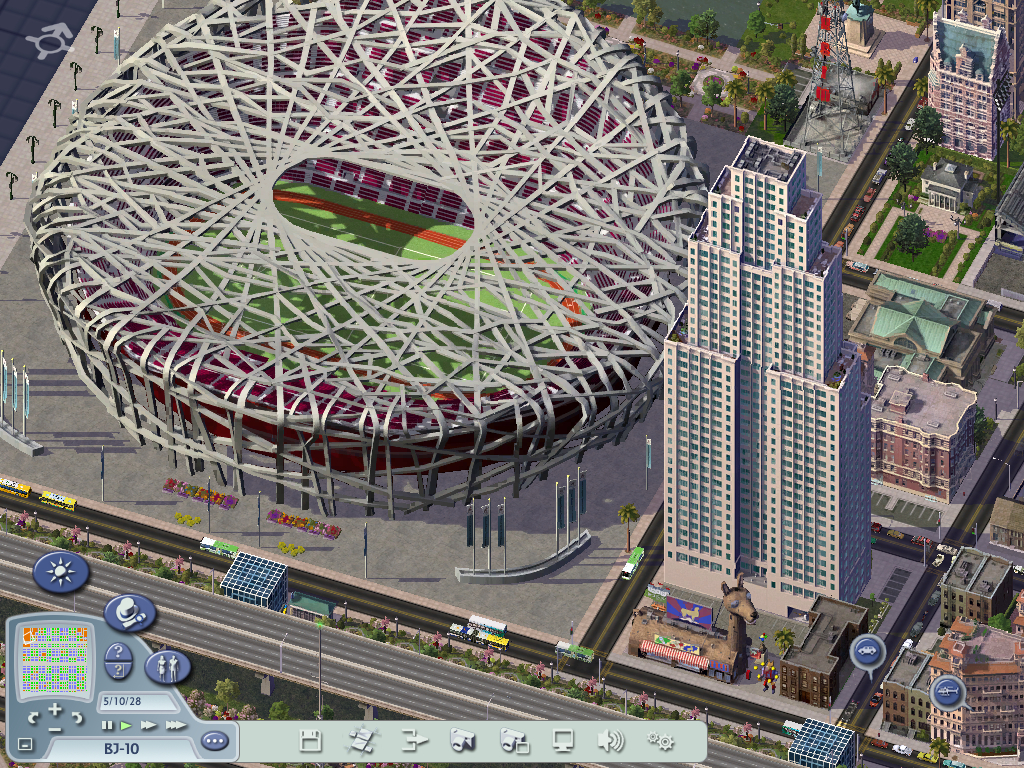Click the city minimap
The image size is (1024, 768).
[55, 661]
